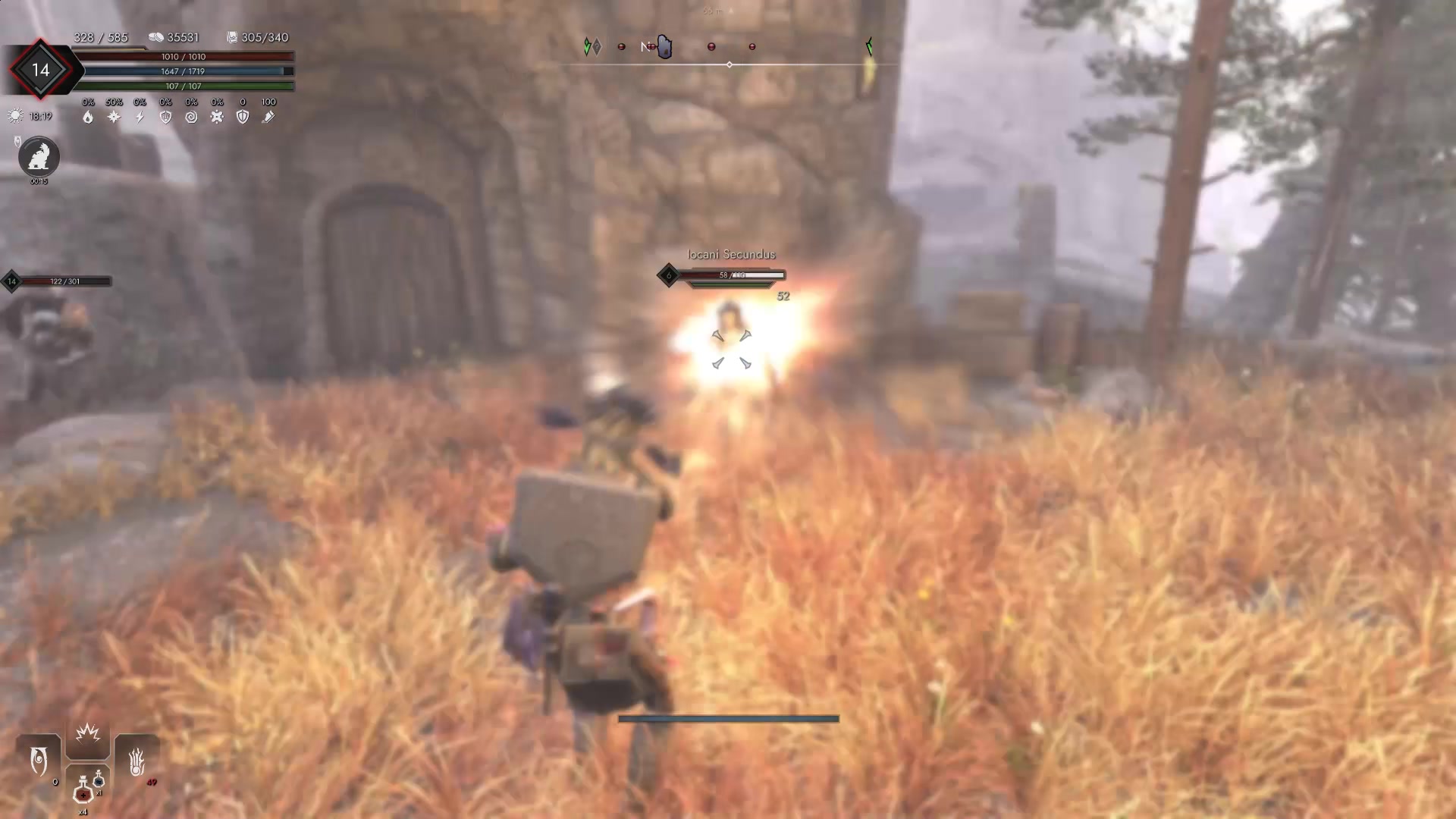Select the health potion showing x4
The height and width of the screenshot is (819, 1456).
tap(83, 794)
